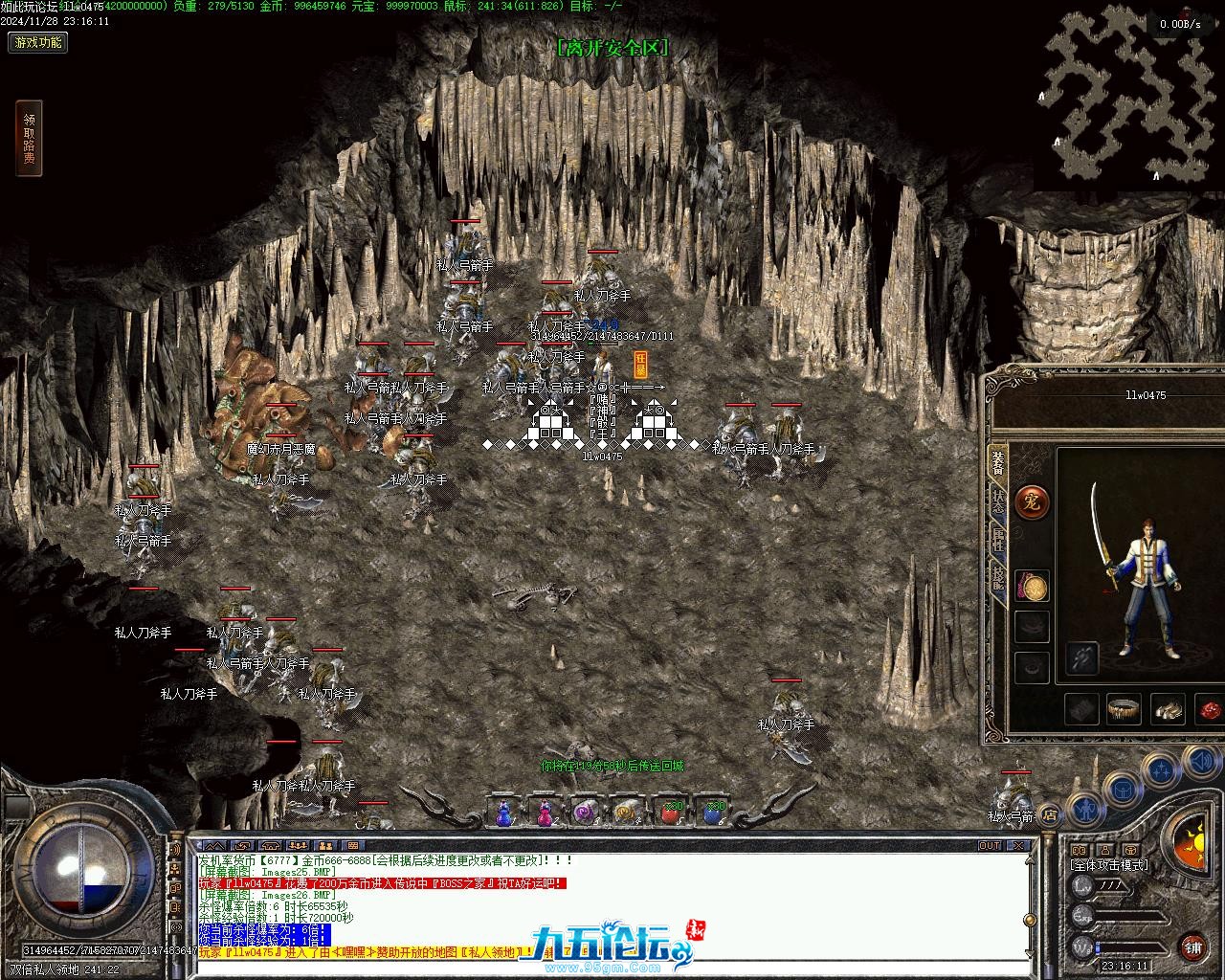
Task: Select the gold bracelet equipment slot
Action: pyautogui.click(x=1124, y=709)
